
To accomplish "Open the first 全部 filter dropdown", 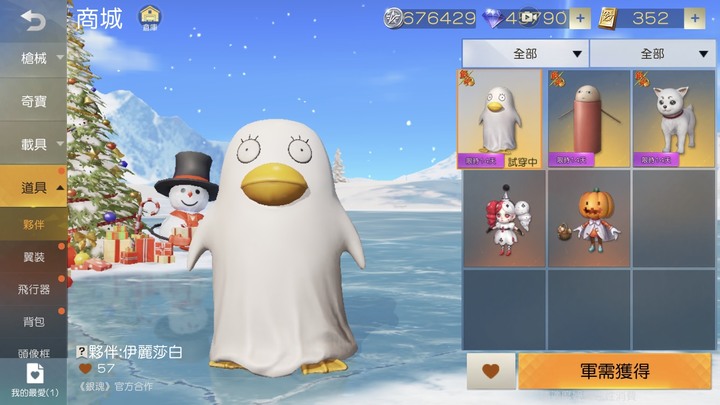I will (x=525, y=53).
